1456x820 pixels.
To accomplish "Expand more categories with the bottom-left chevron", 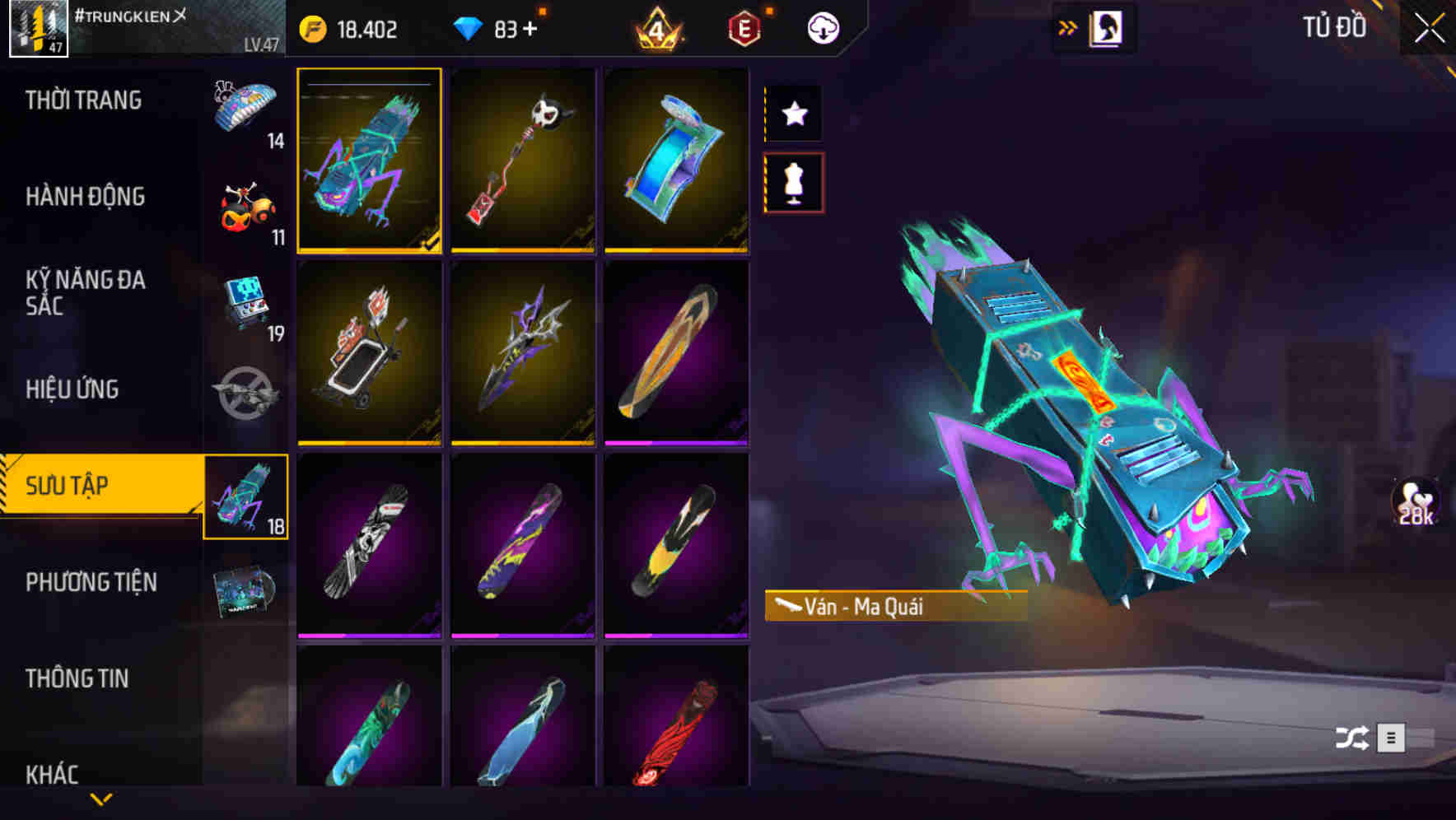I will 101,797.
